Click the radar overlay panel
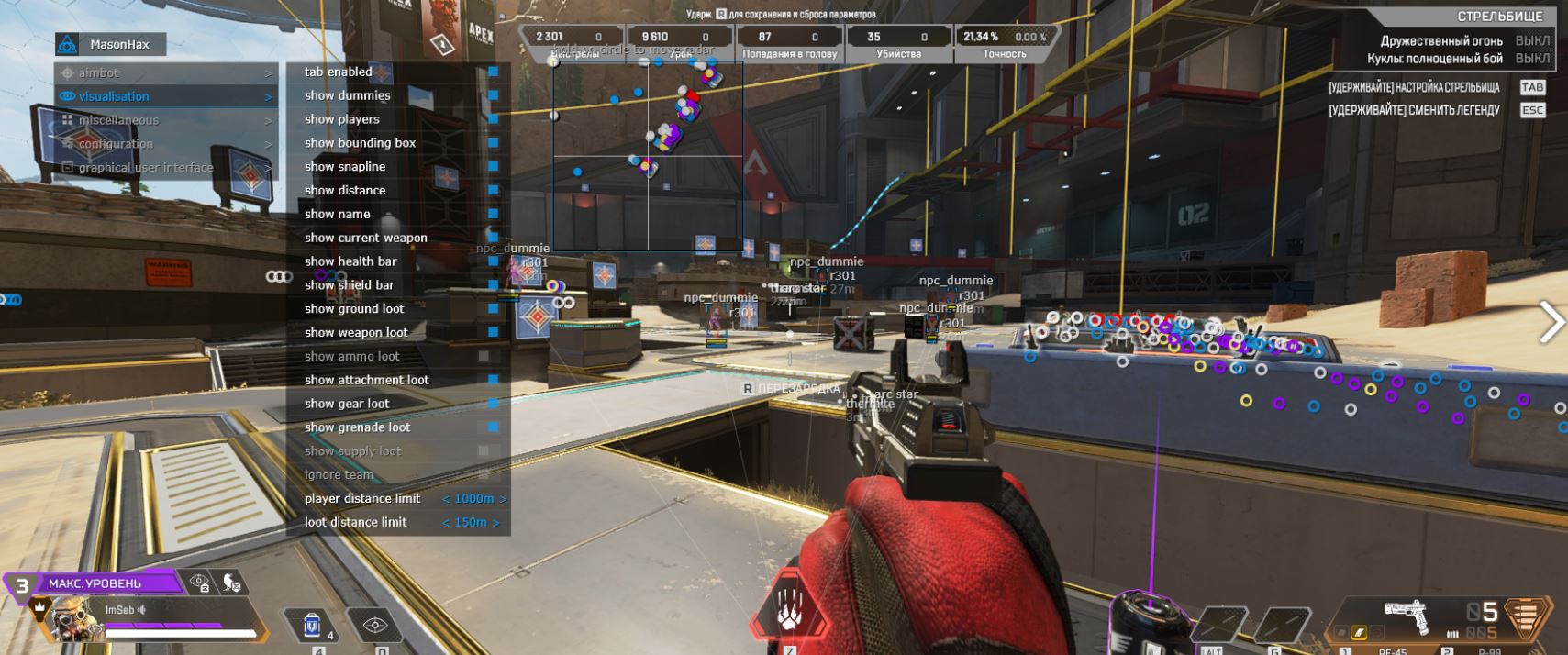The height and width of the screenshot is (655, 1568). (x=648, y=156)
